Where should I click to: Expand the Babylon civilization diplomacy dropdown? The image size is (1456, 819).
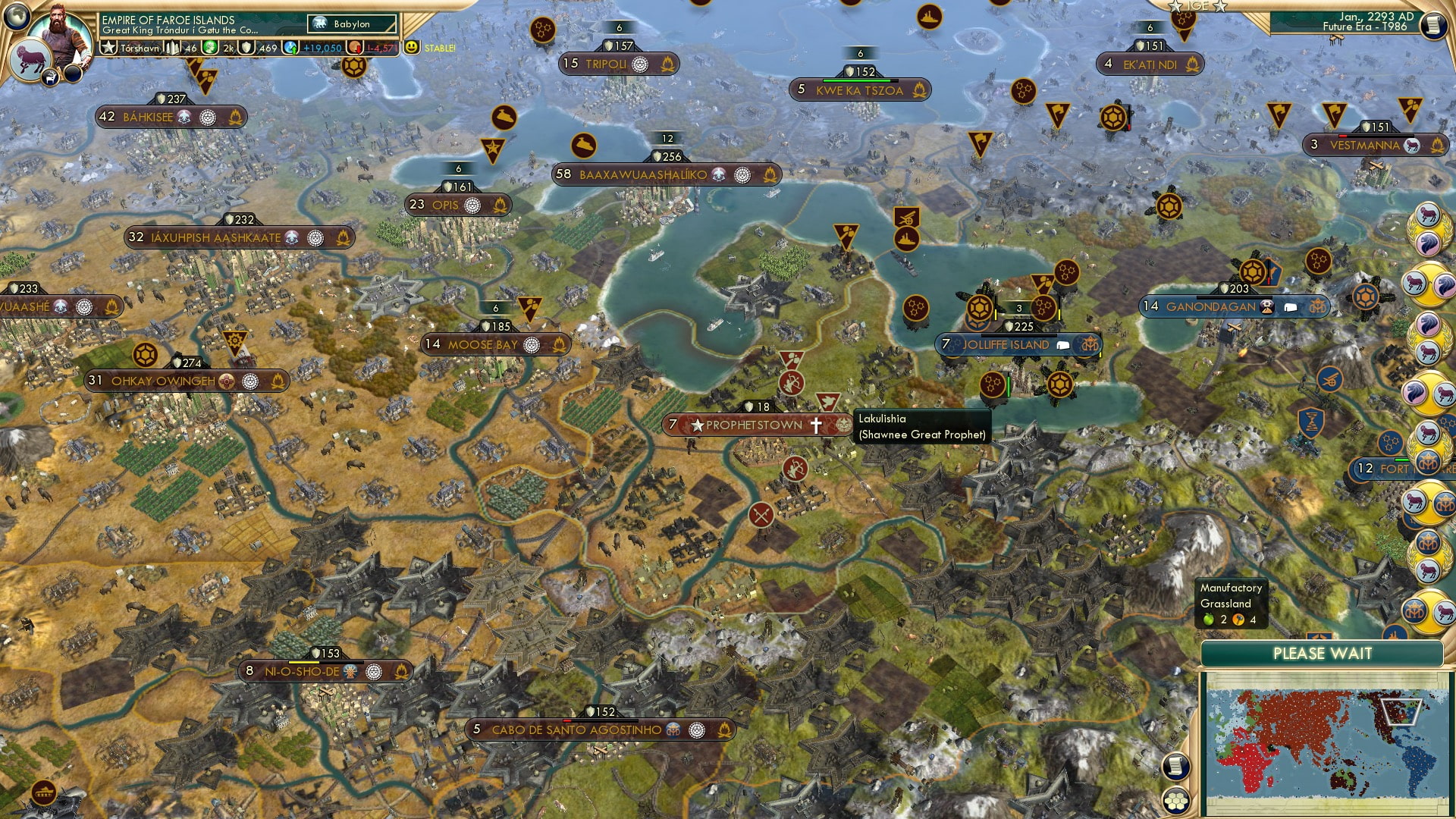(351, 24)
